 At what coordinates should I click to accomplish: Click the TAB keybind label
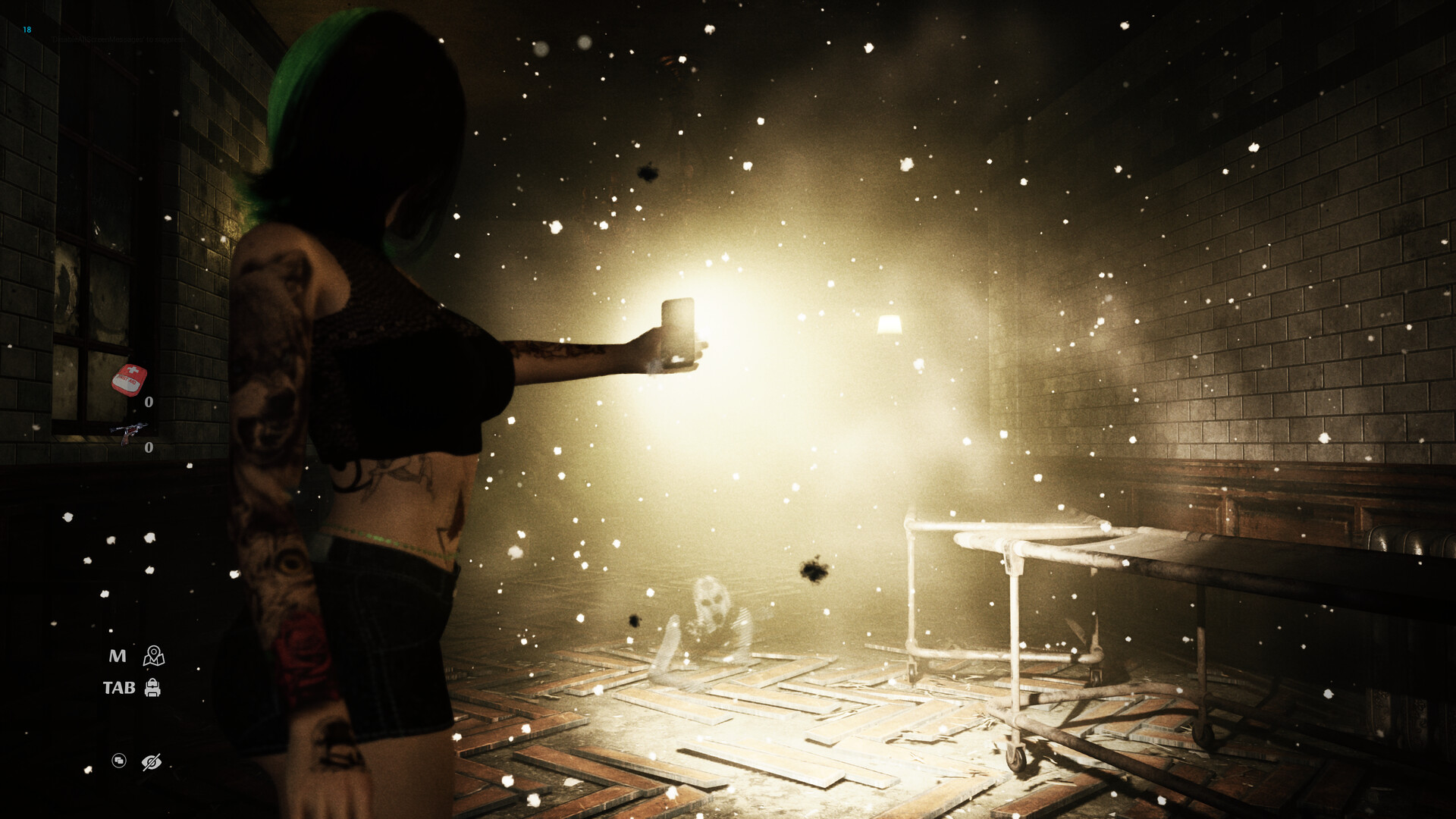[x=120, y=689]
